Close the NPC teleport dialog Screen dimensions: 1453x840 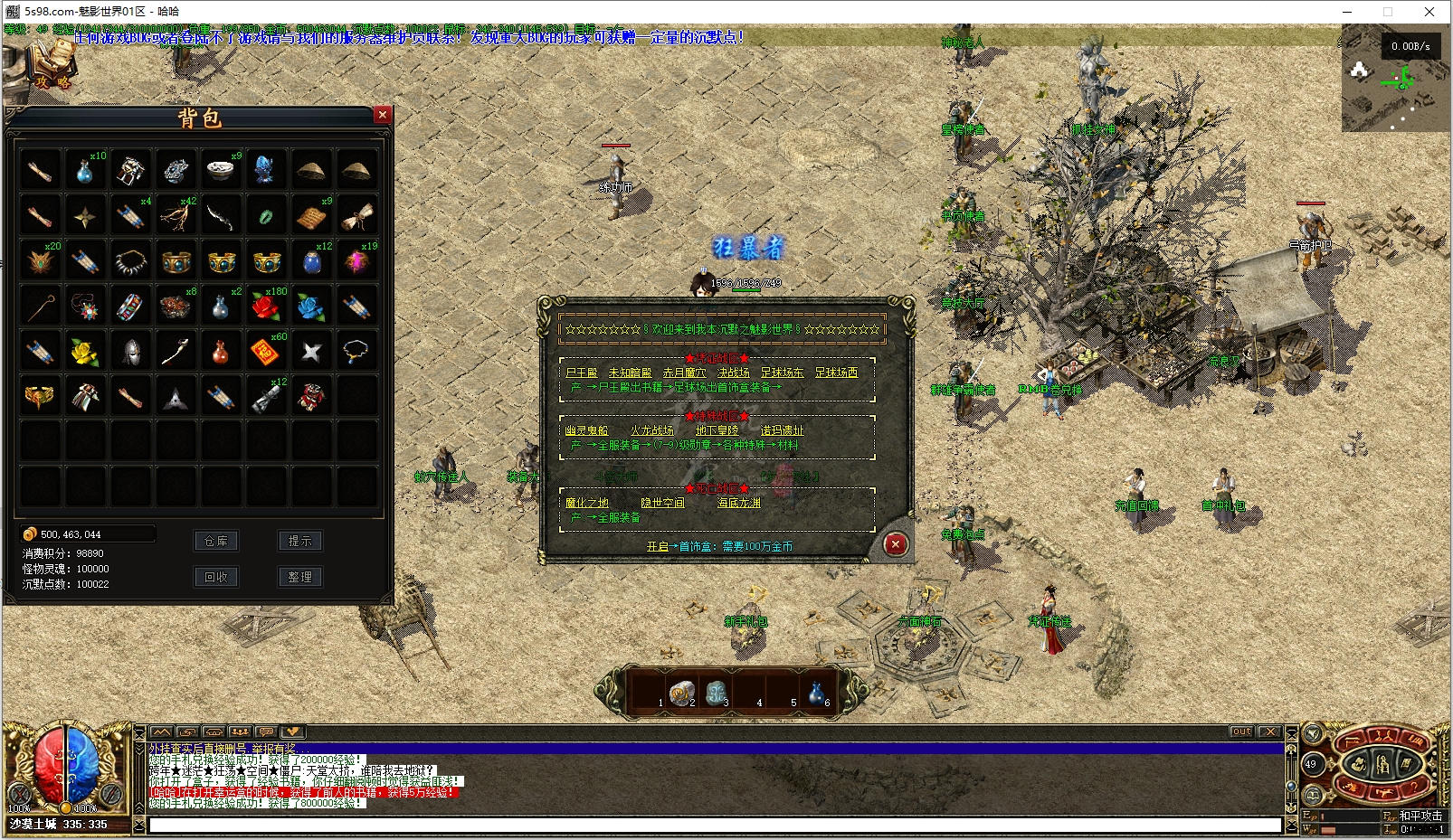tap(895, 543)
